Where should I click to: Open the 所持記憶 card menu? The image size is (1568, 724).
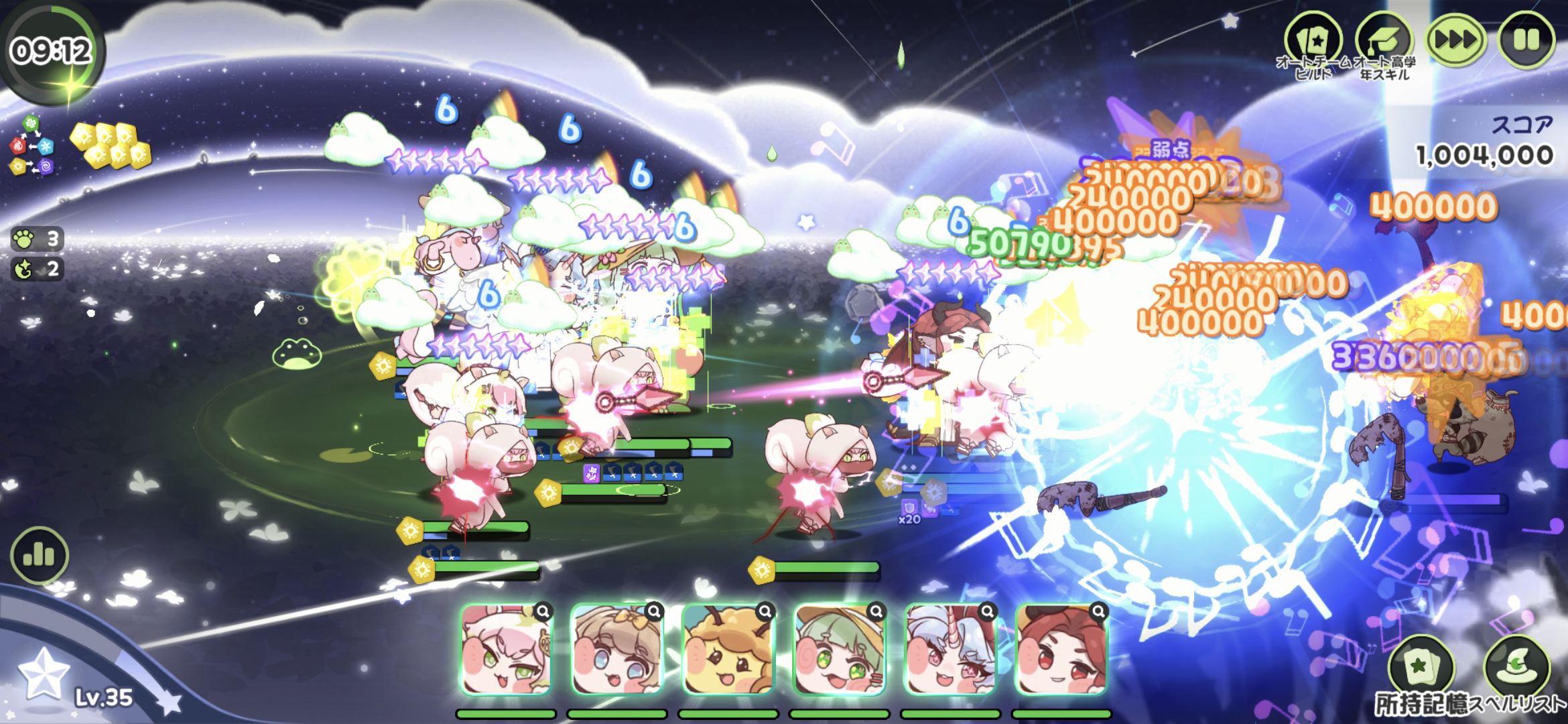pos(1421,668)
